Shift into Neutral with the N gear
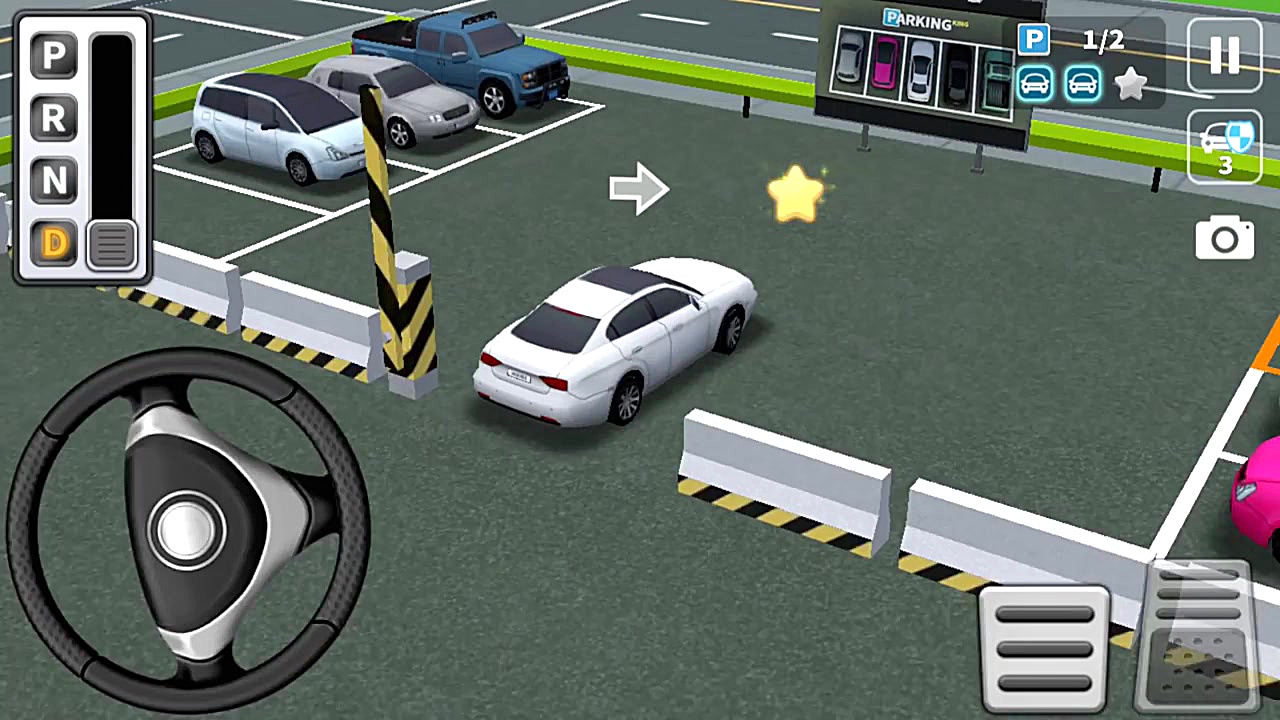 coord(53,181)
